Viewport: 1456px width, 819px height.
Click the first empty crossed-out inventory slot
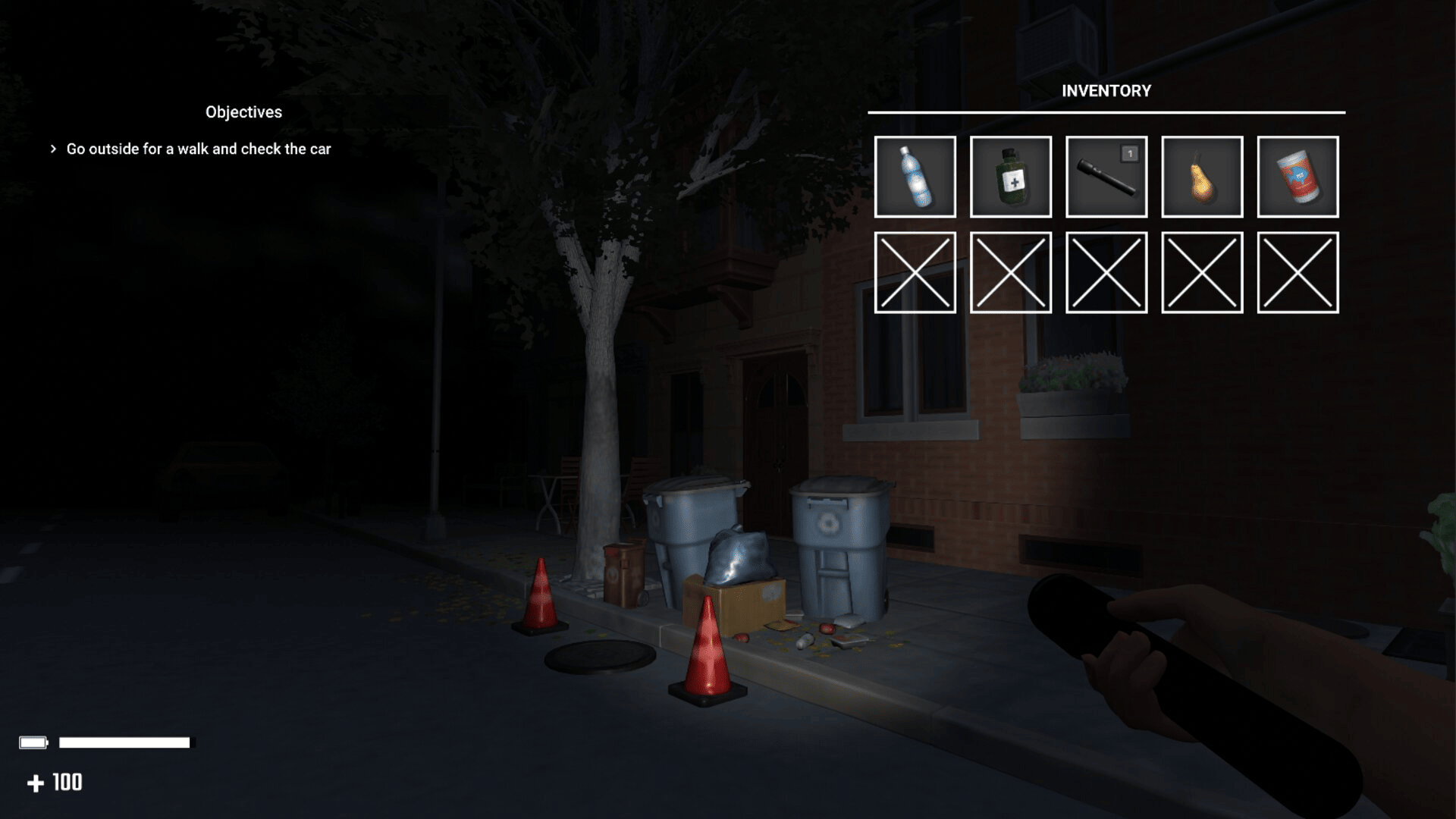[915, 274]
